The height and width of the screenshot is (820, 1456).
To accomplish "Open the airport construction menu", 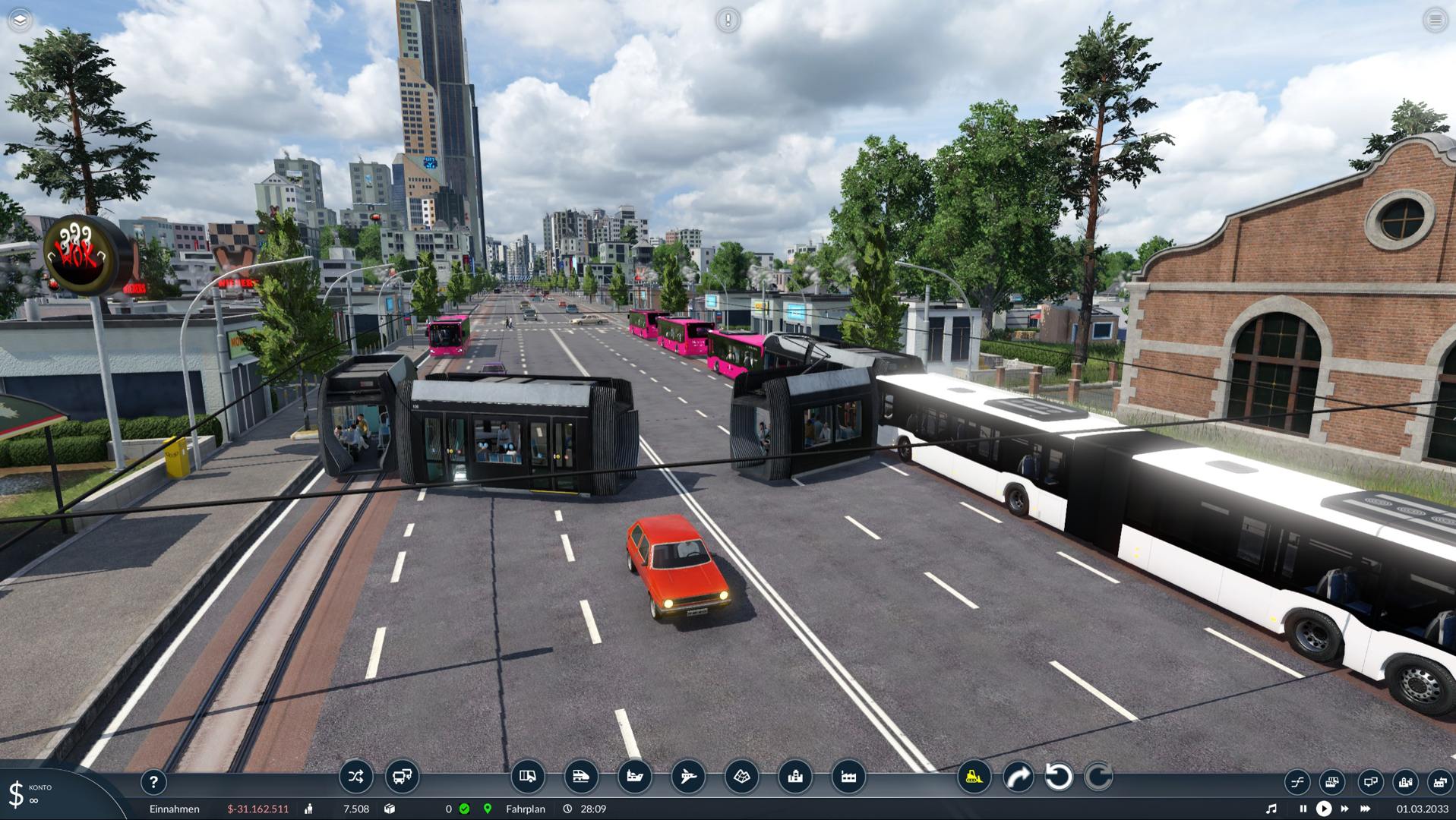I will [x=688, y=777].
